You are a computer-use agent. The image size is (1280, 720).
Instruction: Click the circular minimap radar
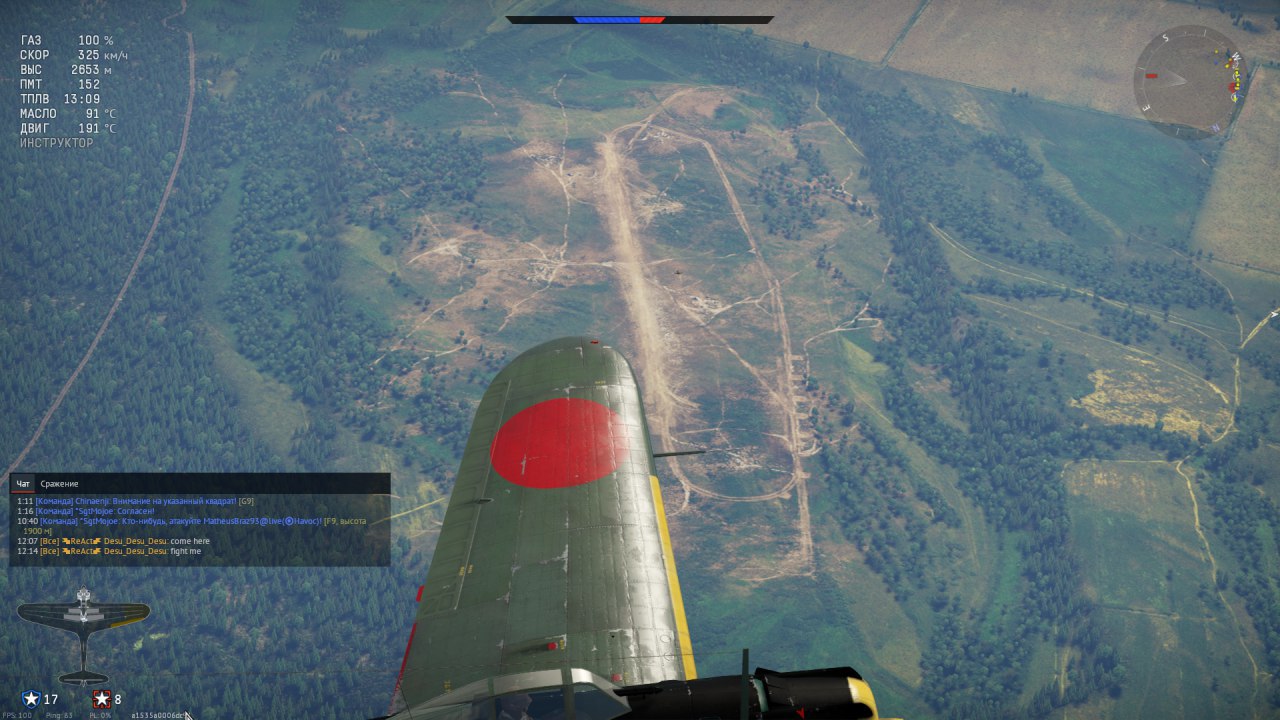pyautogui.click(x=1188, y=81)
